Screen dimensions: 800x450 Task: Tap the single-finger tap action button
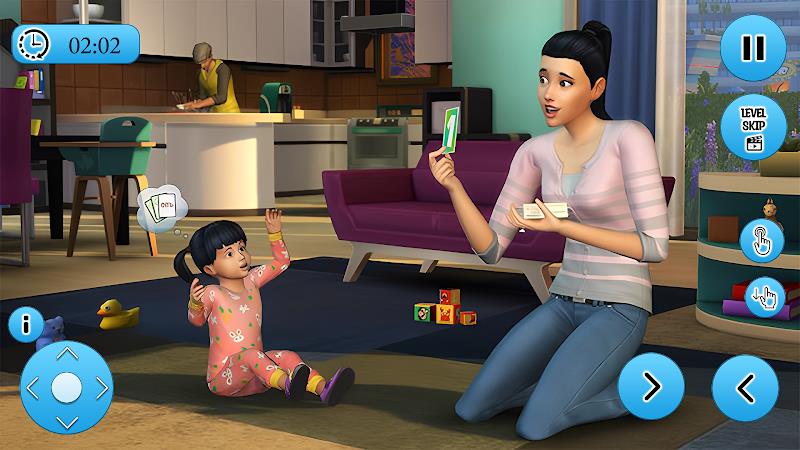coord(761,240)
